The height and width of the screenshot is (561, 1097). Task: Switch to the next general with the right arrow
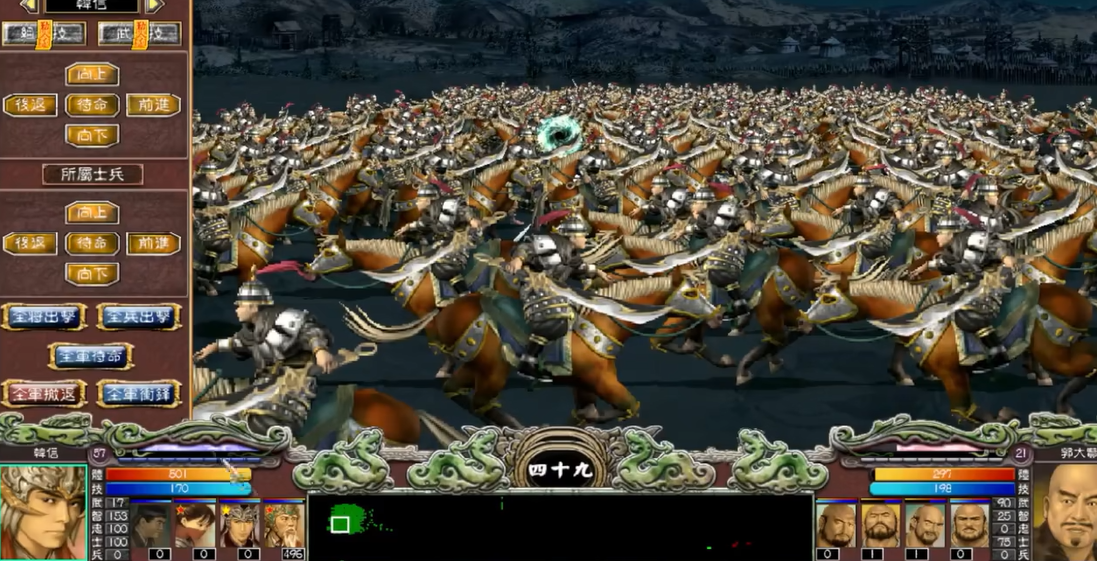(x=153, y=6)
